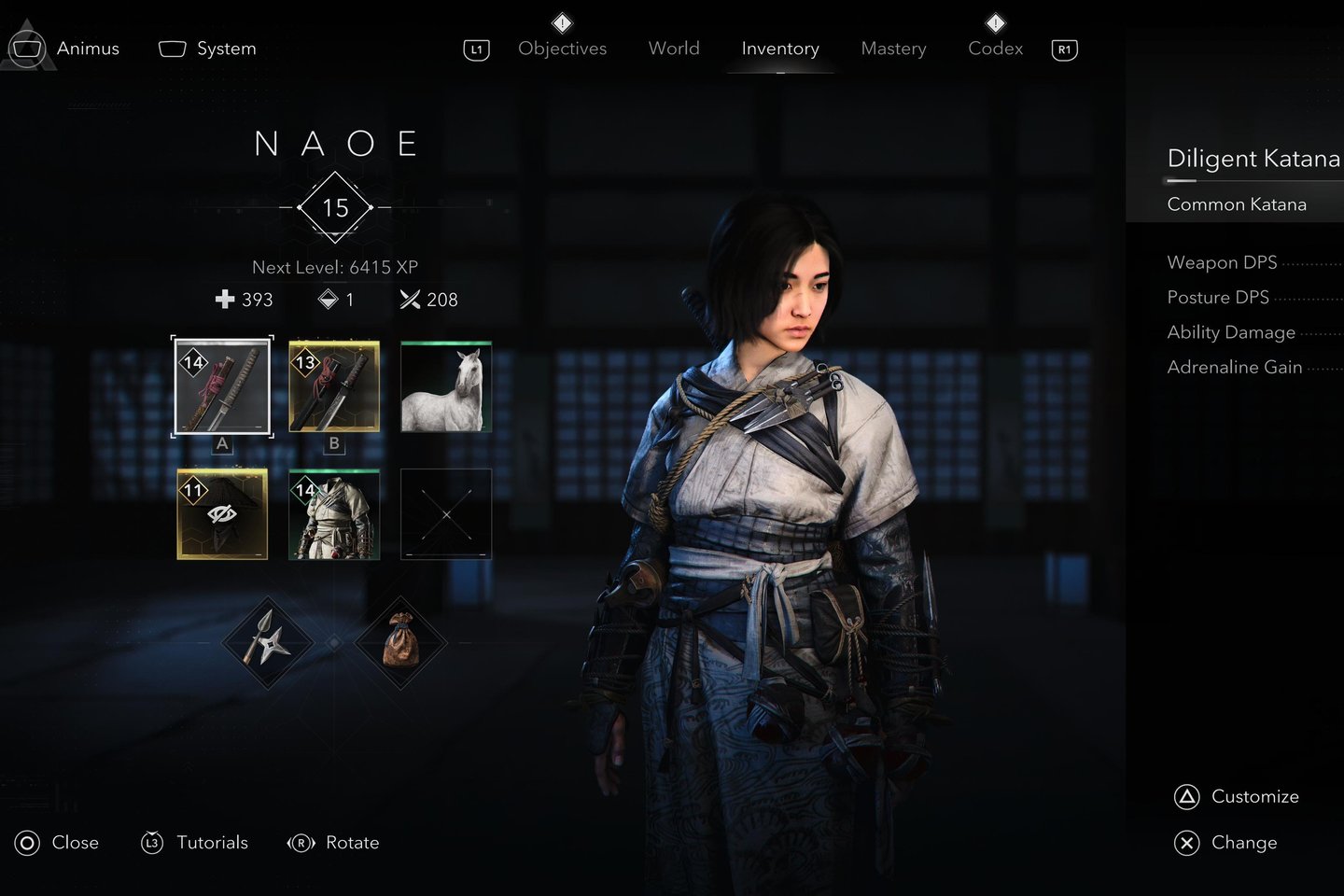
Task: Customize the Diligent Katana
Action: point(1237,797)
